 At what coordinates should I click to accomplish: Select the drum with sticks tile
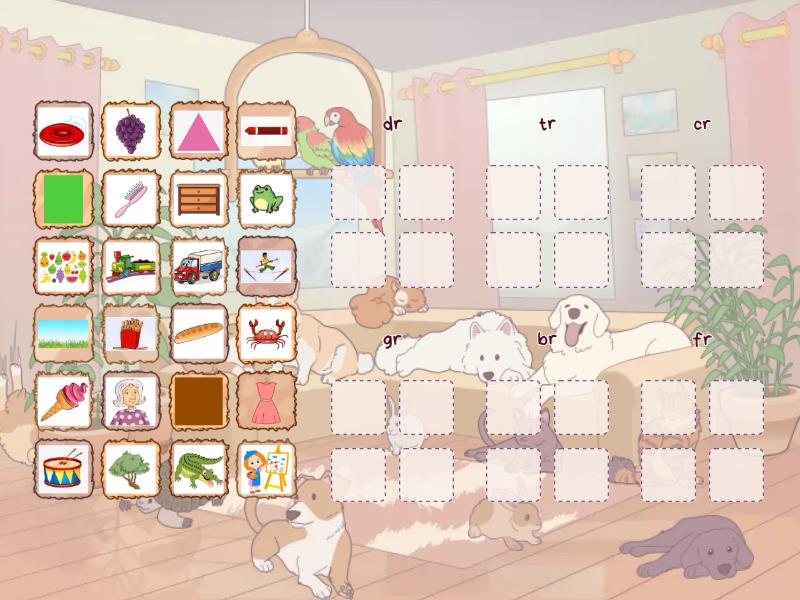[64, 468]
